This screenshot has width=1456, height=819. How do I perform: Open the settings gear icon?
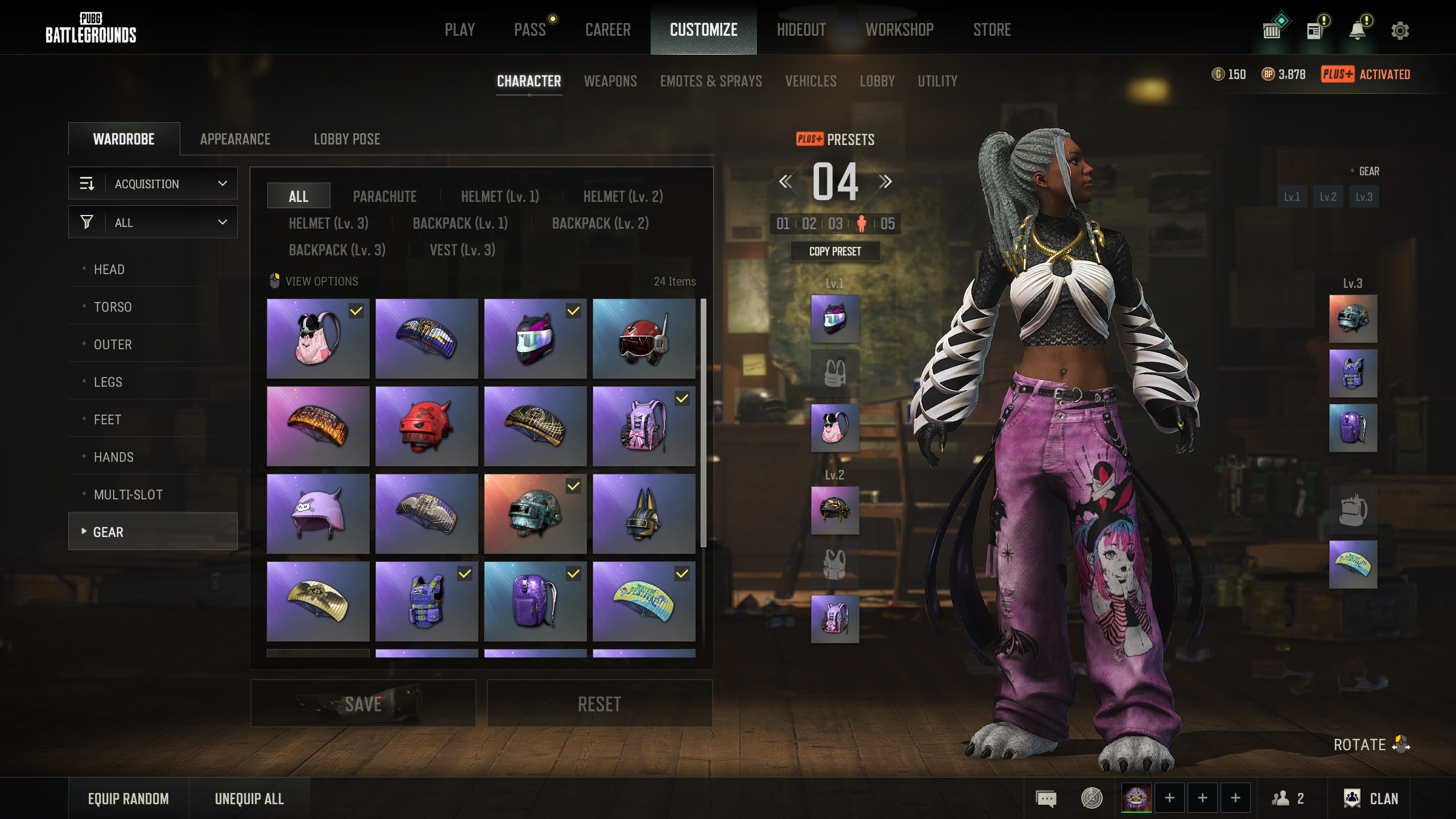point(1400,30)
